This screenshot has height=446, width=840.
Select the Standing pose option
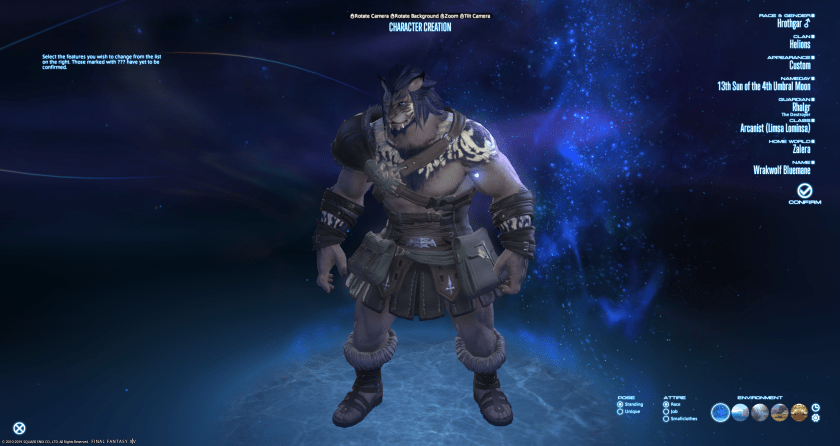click(620, 404)
